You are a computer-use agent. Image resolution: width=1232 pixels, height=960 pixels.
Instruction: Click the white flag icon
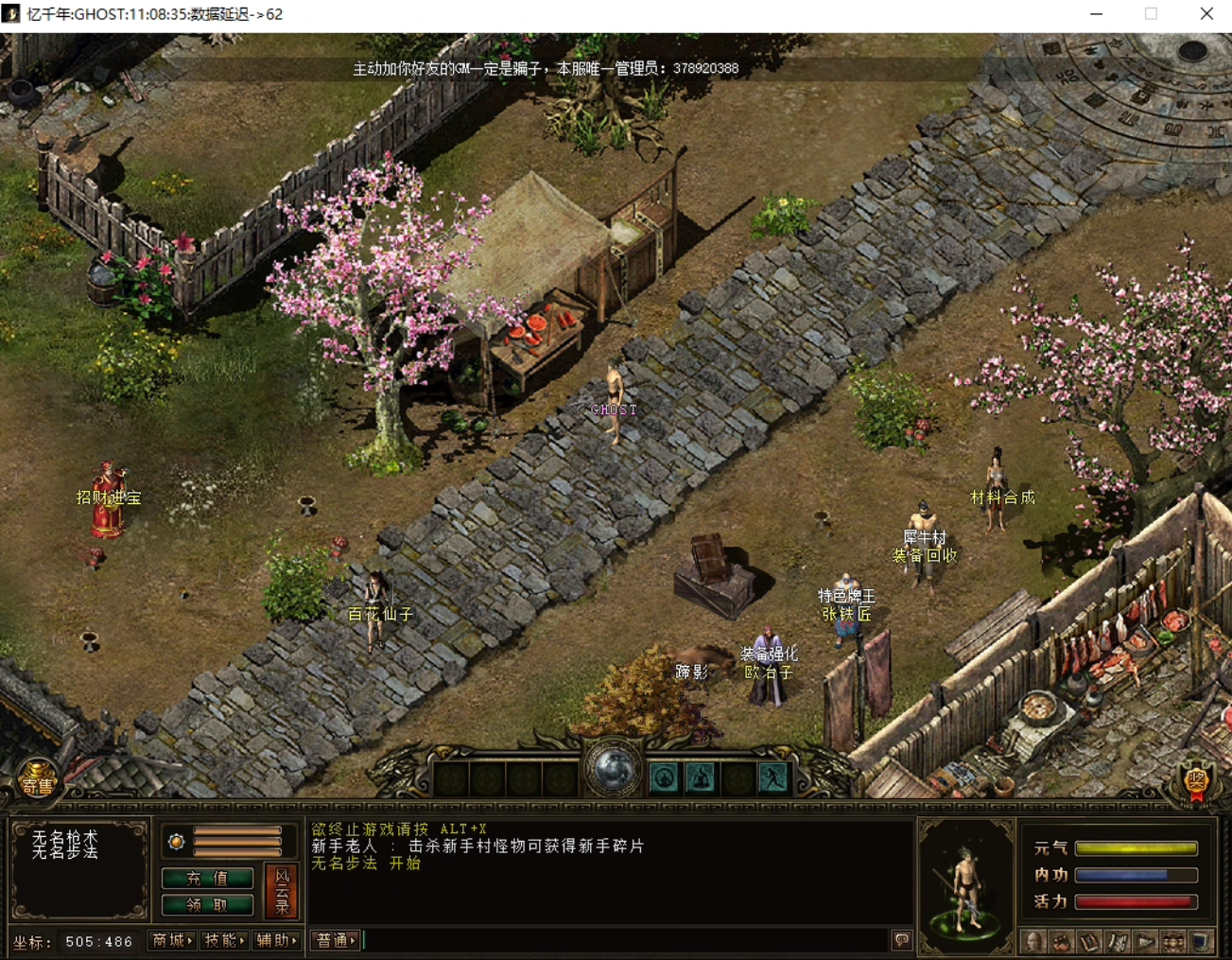point(1146,941)
